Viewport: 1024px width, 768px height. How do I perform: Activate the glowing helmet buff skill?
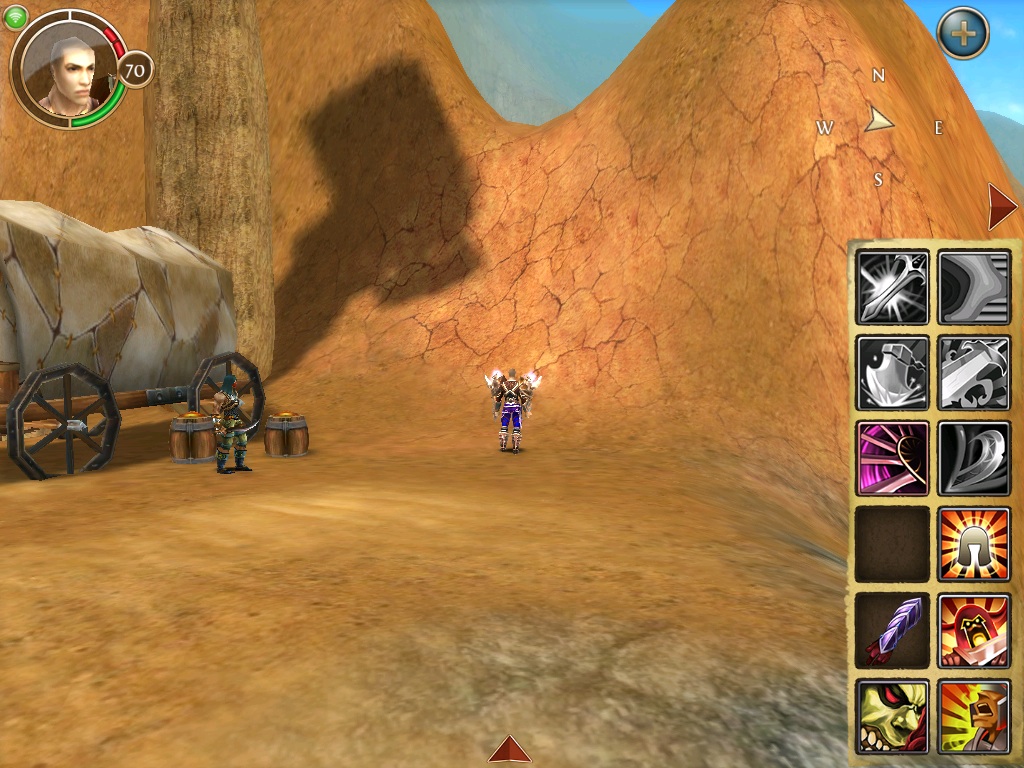pos(974,543)
